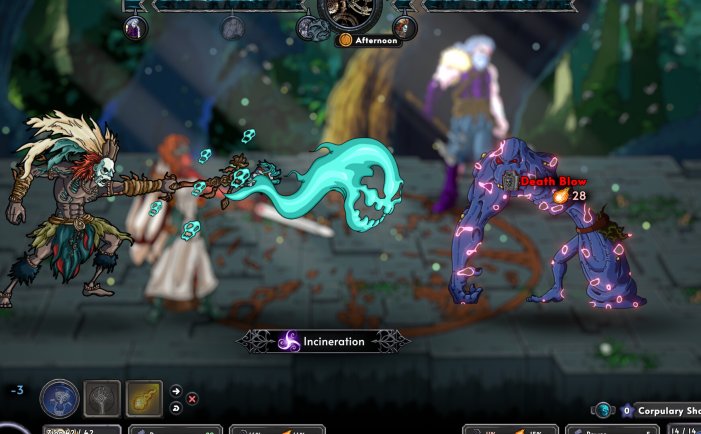The width and height of the screenshot is (701, 434).
Task: Click the circular swap arrow button
Action: point(177,407)
